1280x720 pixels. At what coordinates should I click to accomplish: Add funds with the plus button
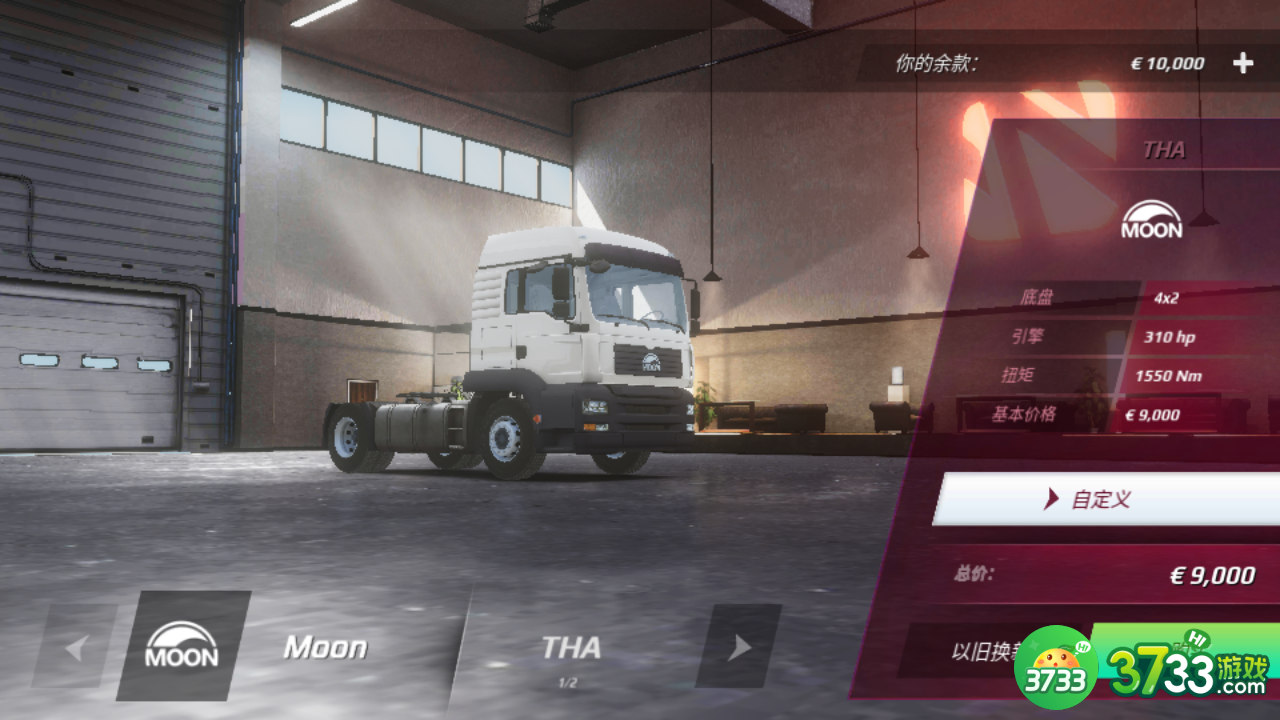(x=1242, y=64)
